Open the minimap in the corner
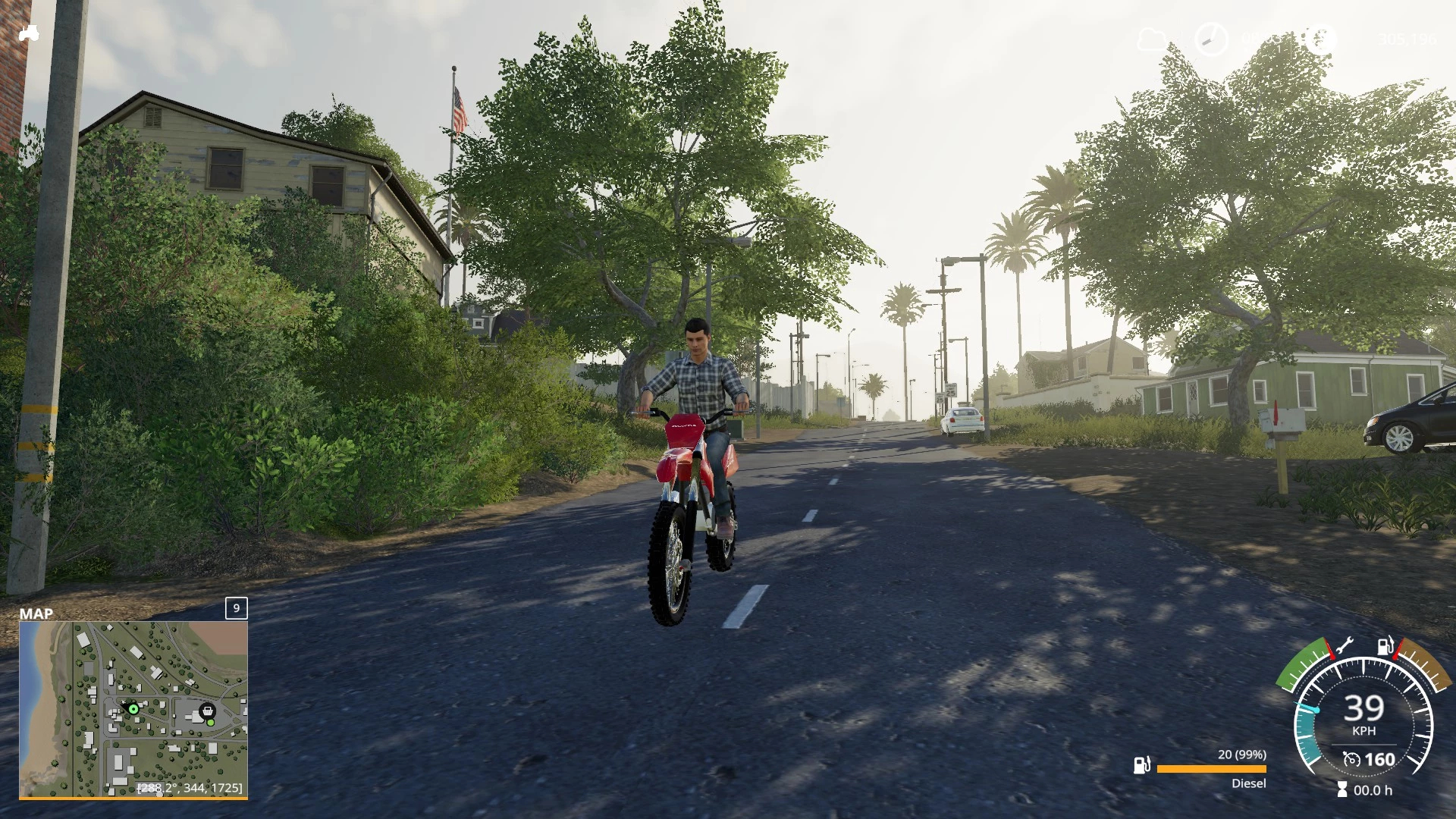This screenshot has height=819, width=1456. pos(133,709)
